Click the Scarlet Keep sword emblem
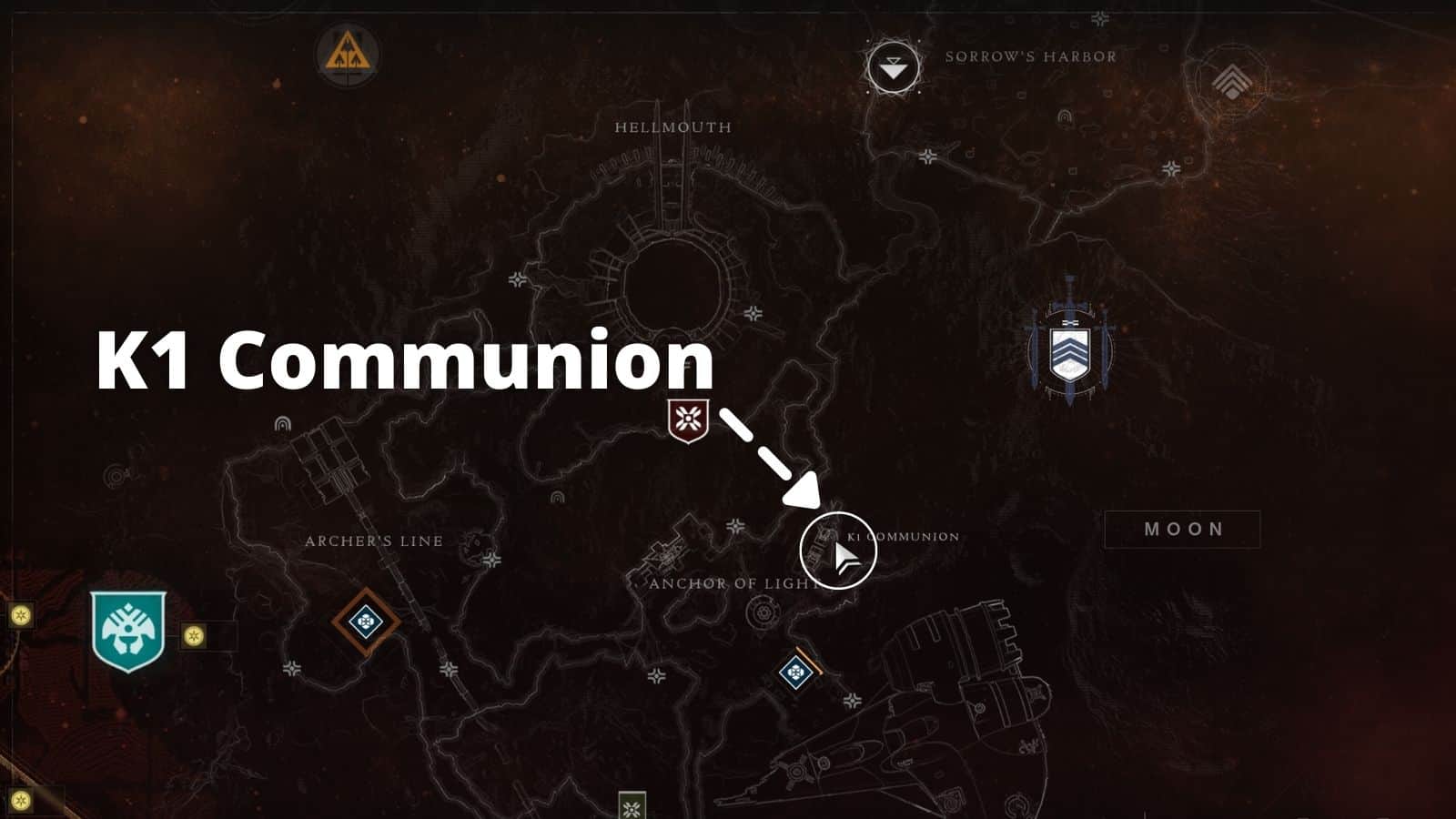 (1070, 350)
